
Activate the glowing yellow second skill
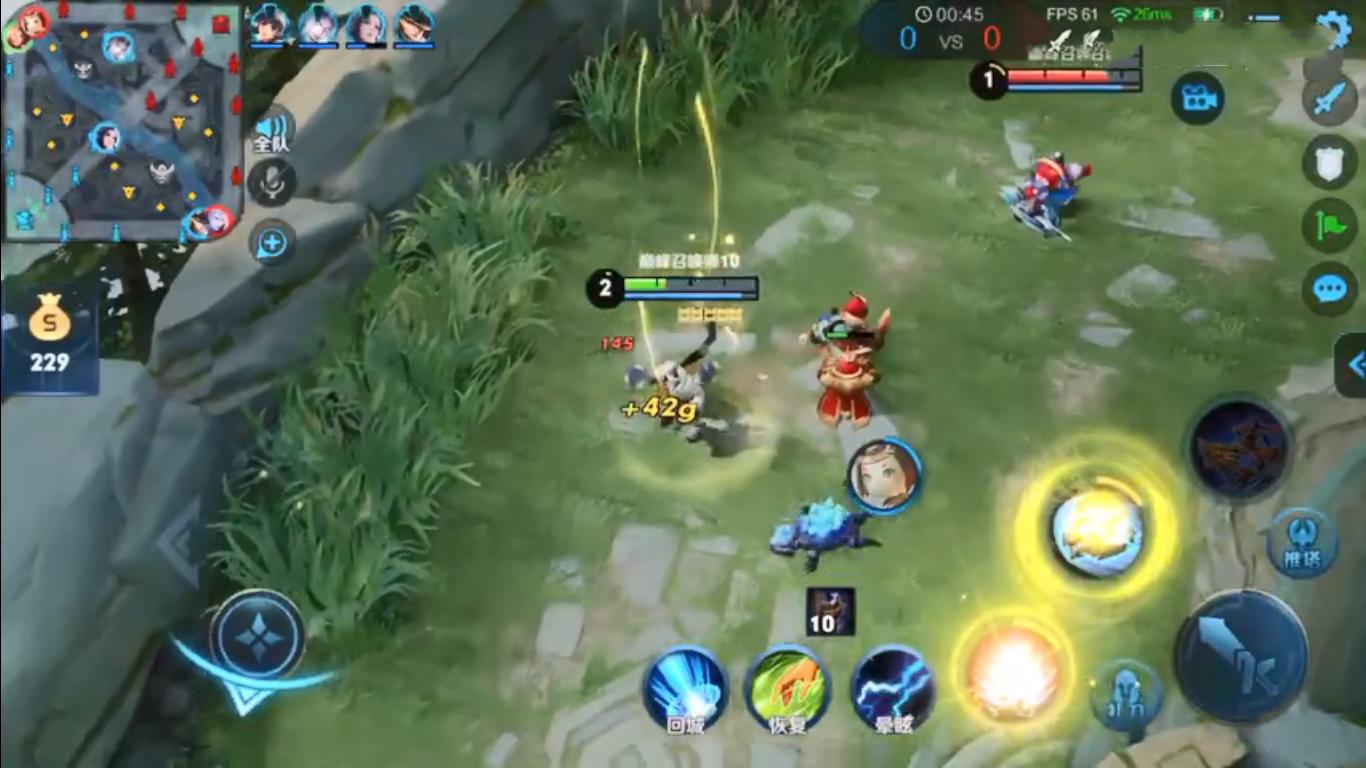(x=1097, y=531)
